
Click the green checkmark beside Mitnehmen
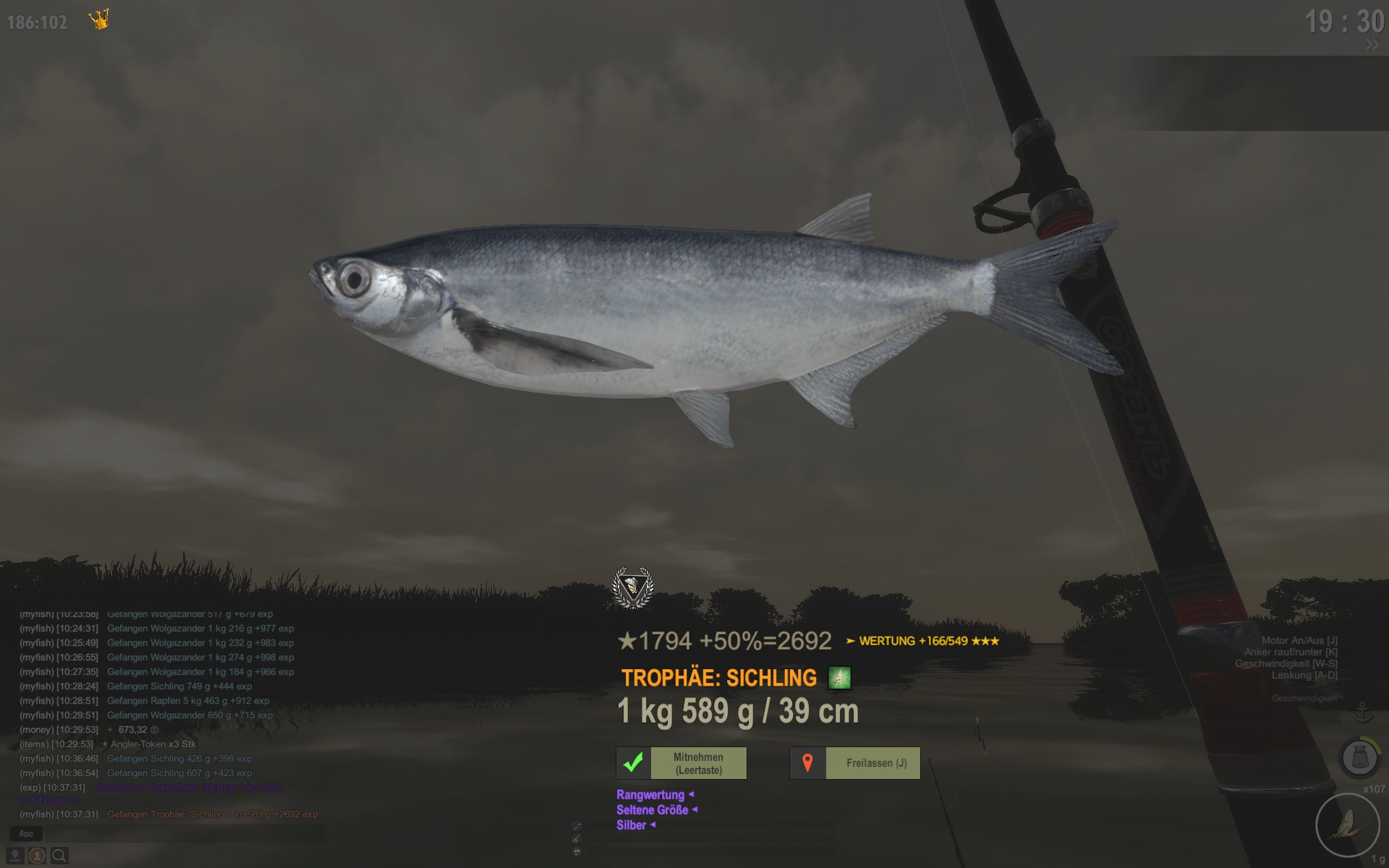point(634,763)
